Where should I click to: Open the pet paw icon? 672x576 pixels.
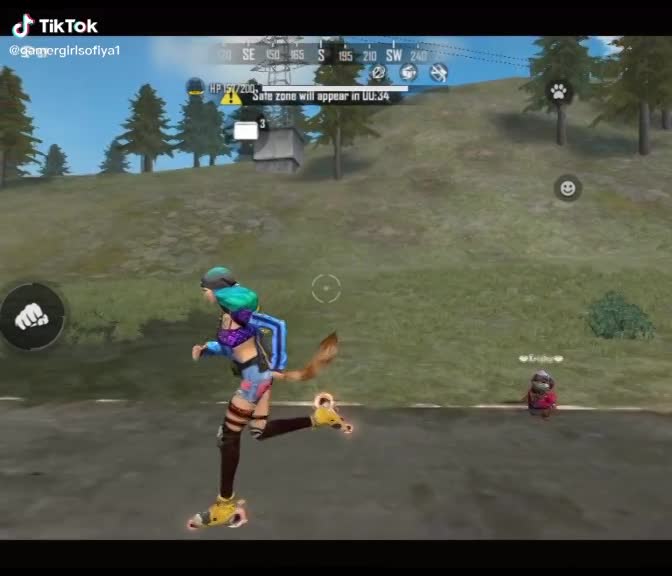click(x=559, y=92)
